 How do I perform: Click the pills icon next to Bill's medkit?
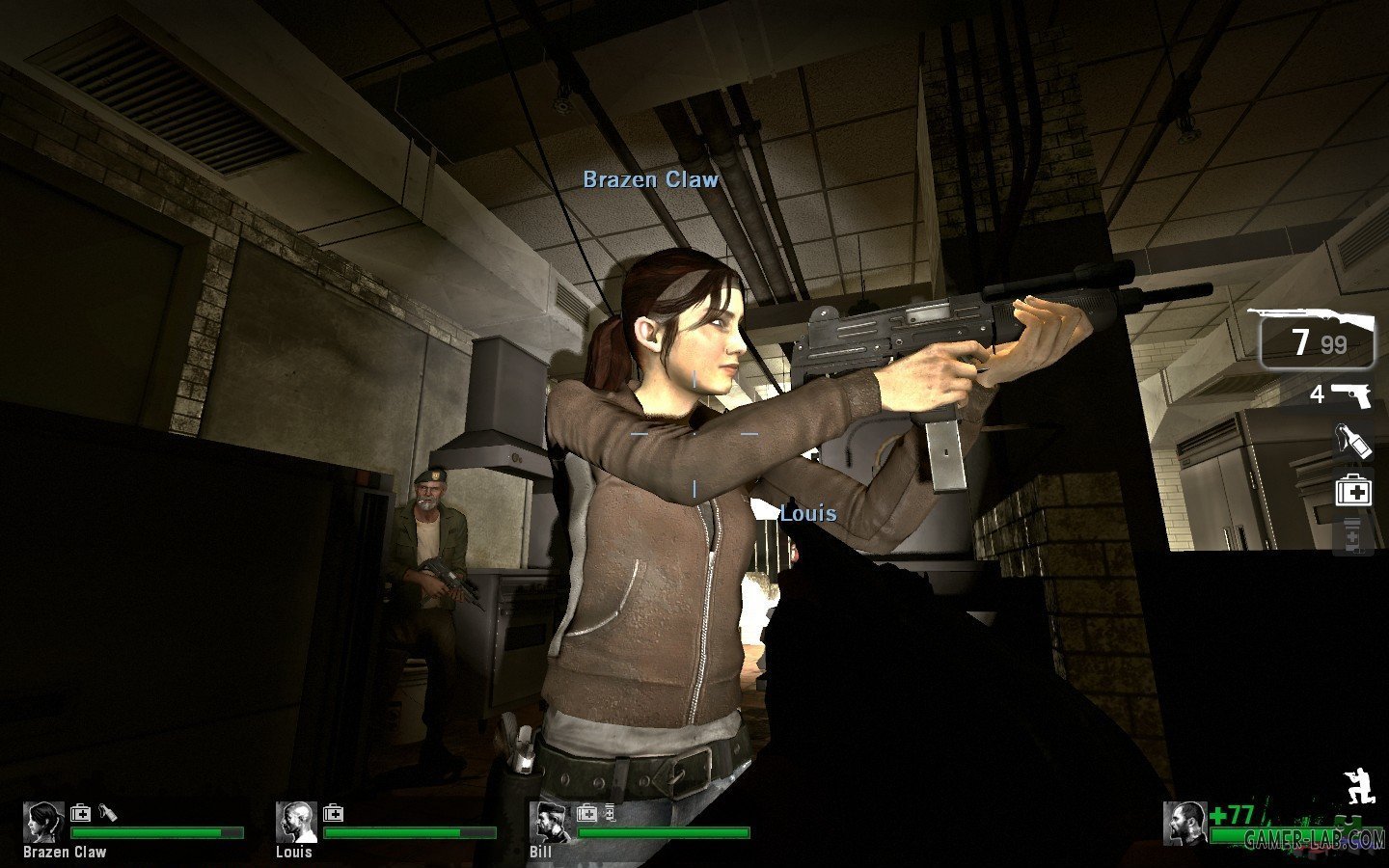[x=610, y=813]
